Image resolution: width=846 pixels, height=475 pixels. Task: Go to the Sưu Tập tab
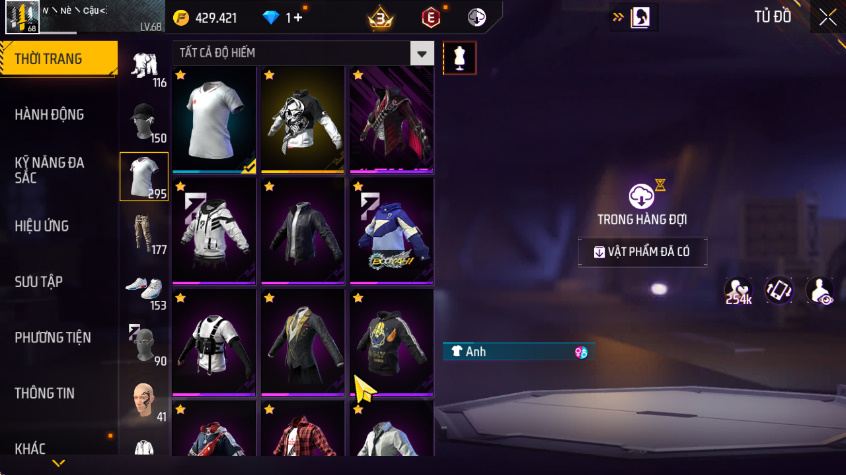39,282
